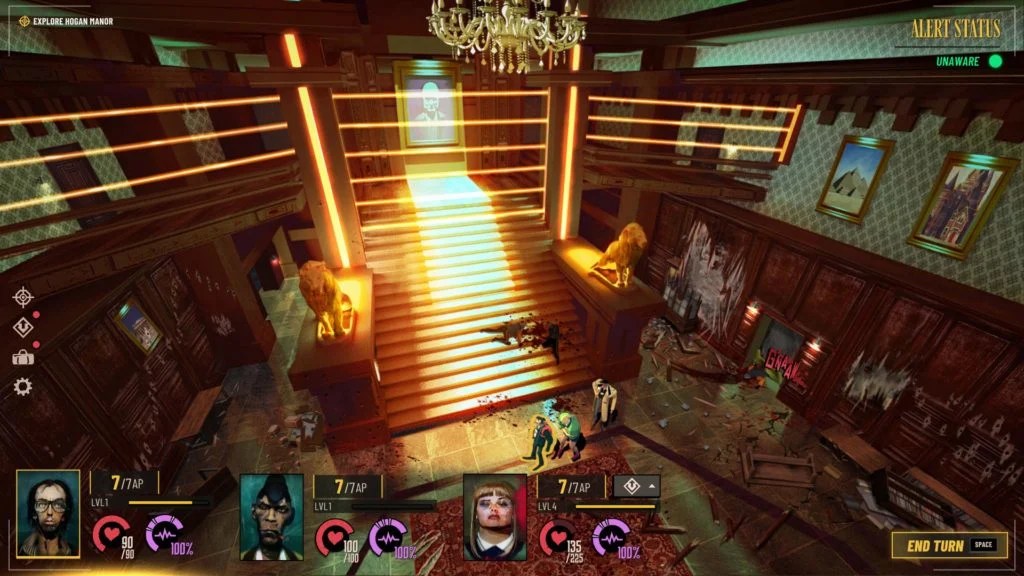Image resolution: width=1024 pixels, height=576 pixels.
Task: Click the Explore Hogan Manor objective tracker
Action: coord(66,21)
